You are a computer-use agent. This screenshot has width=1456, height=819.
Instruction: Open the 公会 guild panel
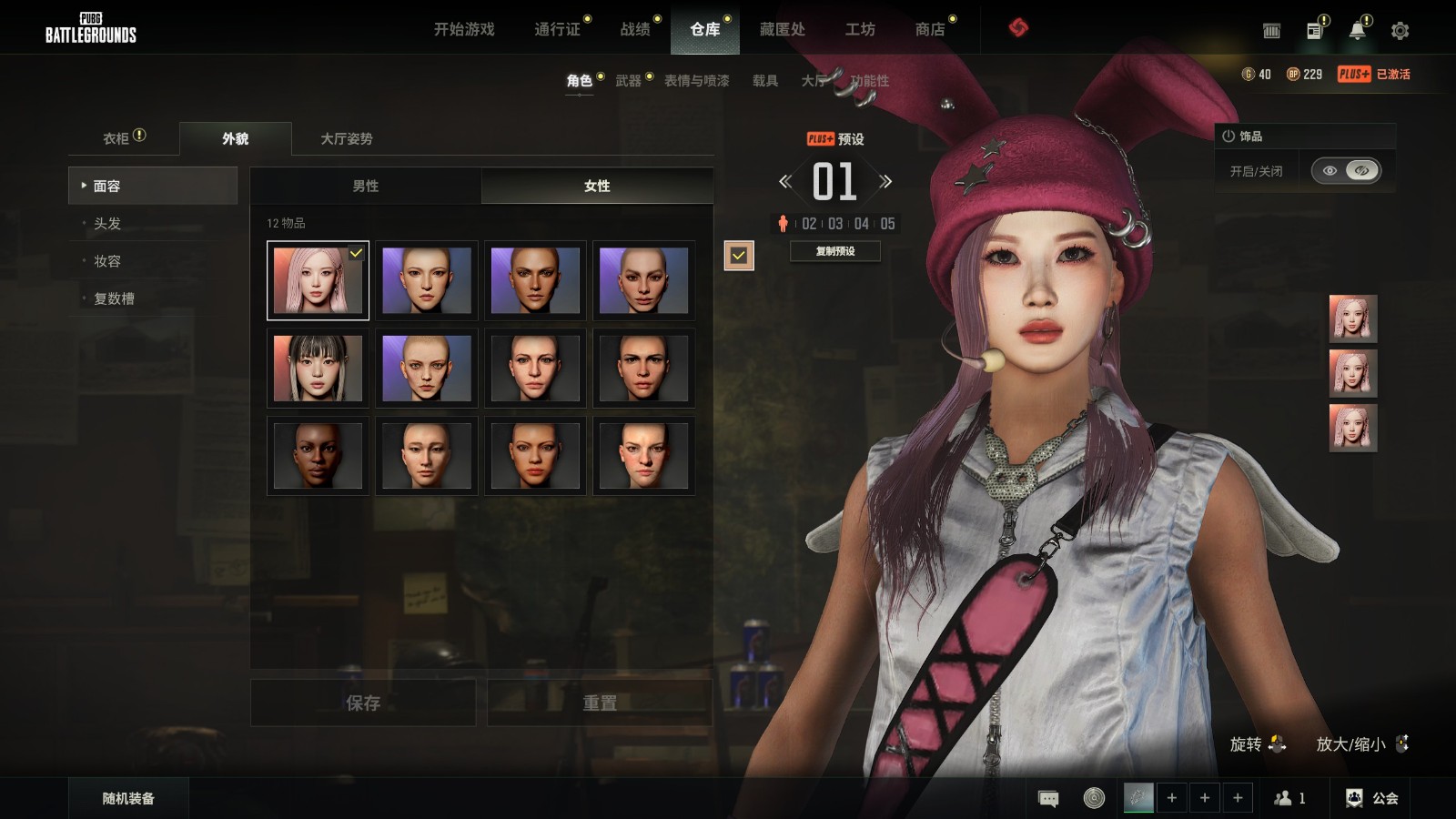click(x=1372, y=798)
